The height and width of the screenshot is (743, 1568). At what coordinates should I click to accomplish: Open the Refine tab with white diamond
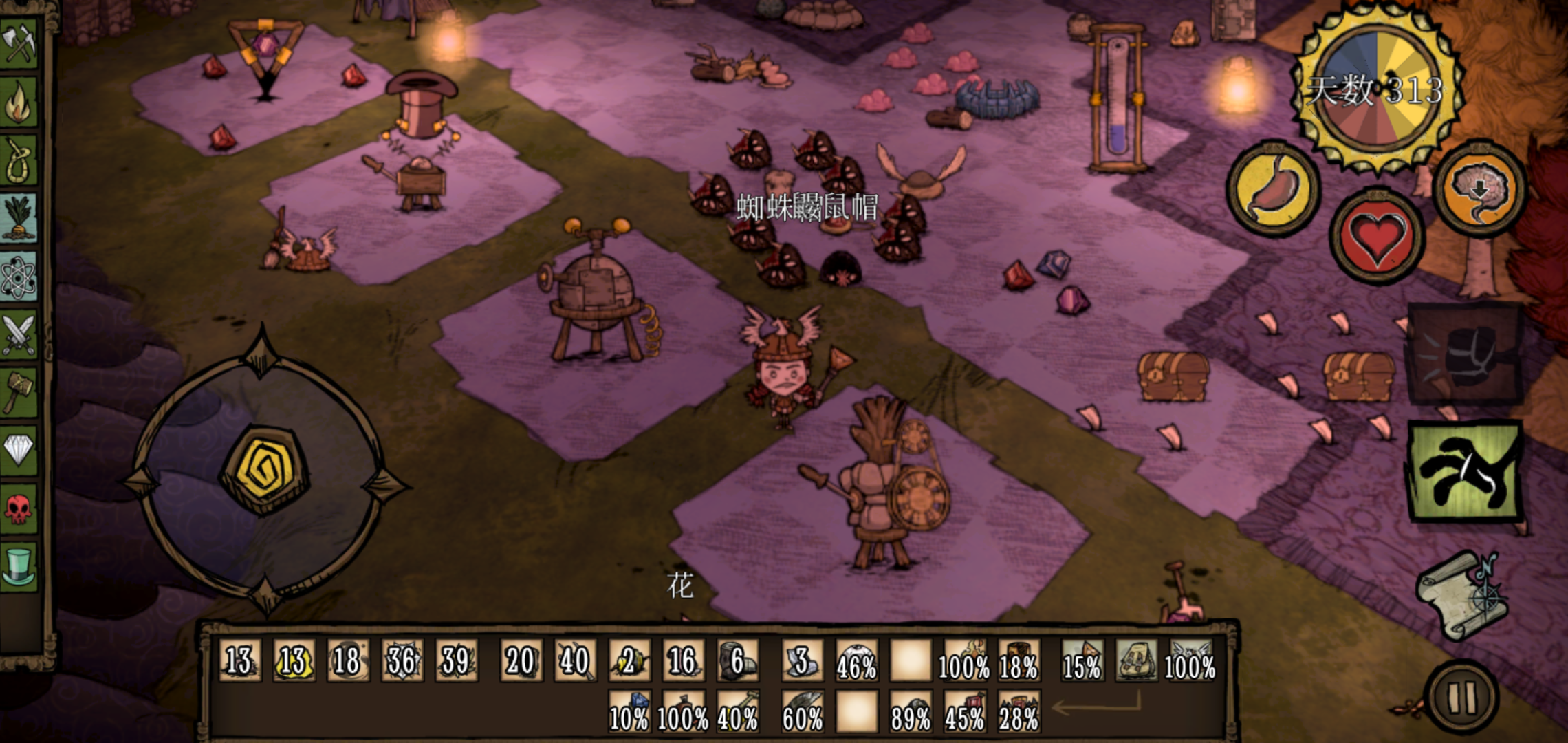pos(19,451)
